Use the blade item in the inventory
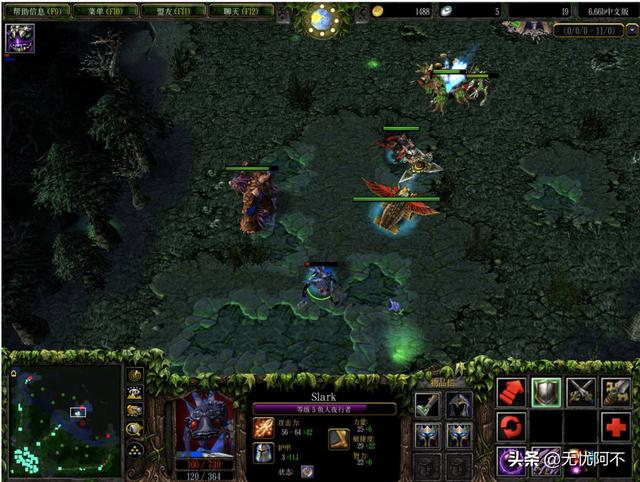Image resolution: width=640 pixels, height=482 pixels. coord(428,405)
